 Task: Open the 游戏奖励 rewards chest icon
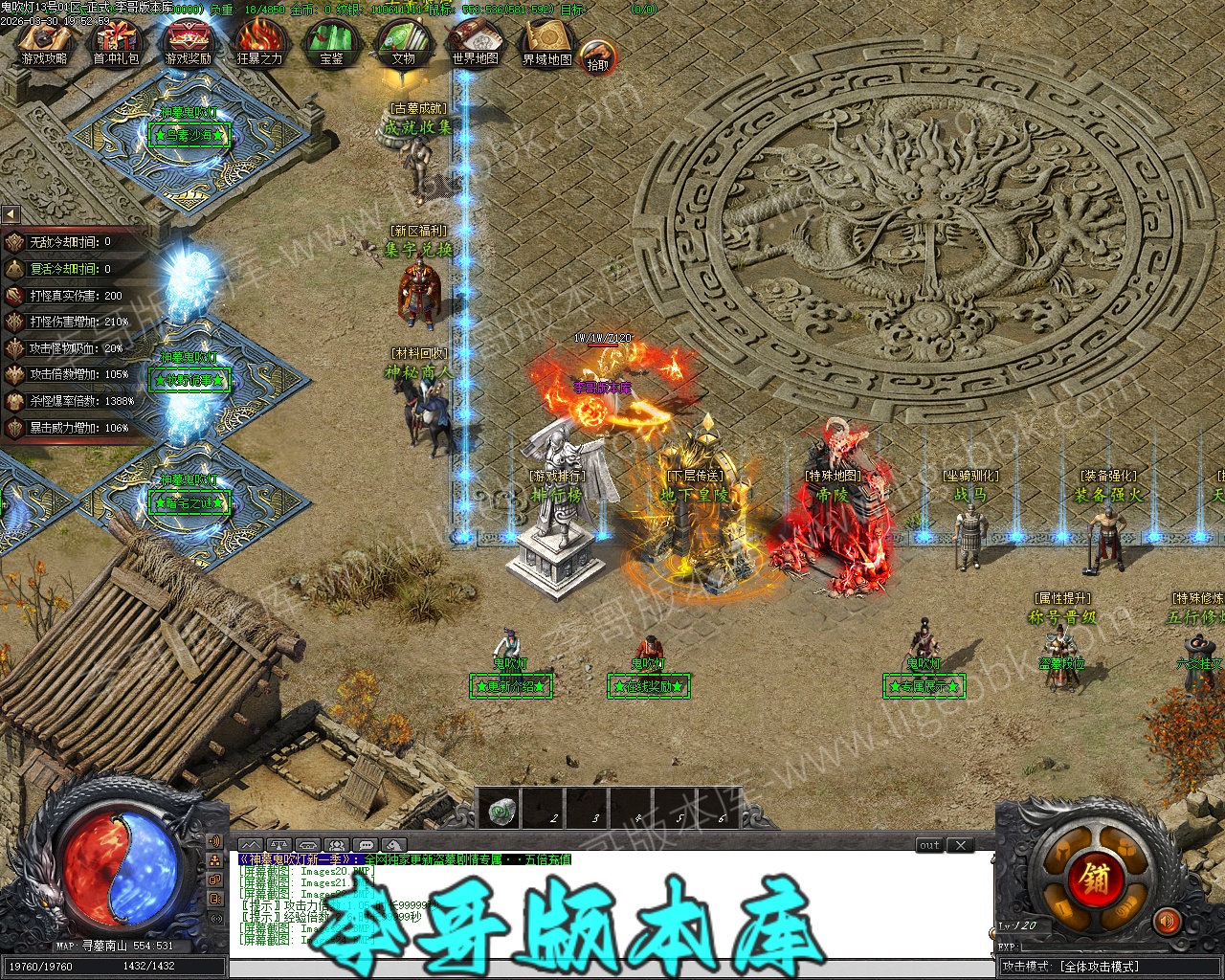188,42
